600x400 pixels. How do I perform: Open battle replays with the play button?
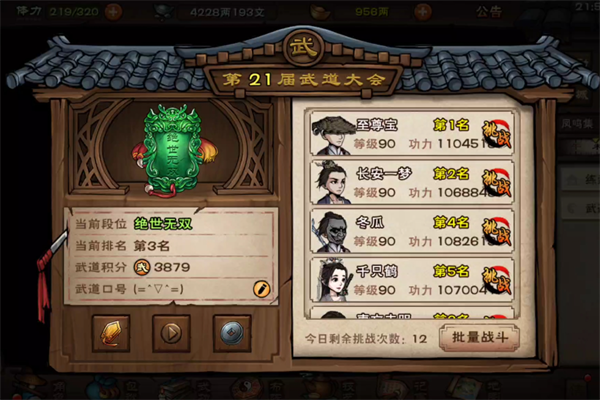pos(171,333)
